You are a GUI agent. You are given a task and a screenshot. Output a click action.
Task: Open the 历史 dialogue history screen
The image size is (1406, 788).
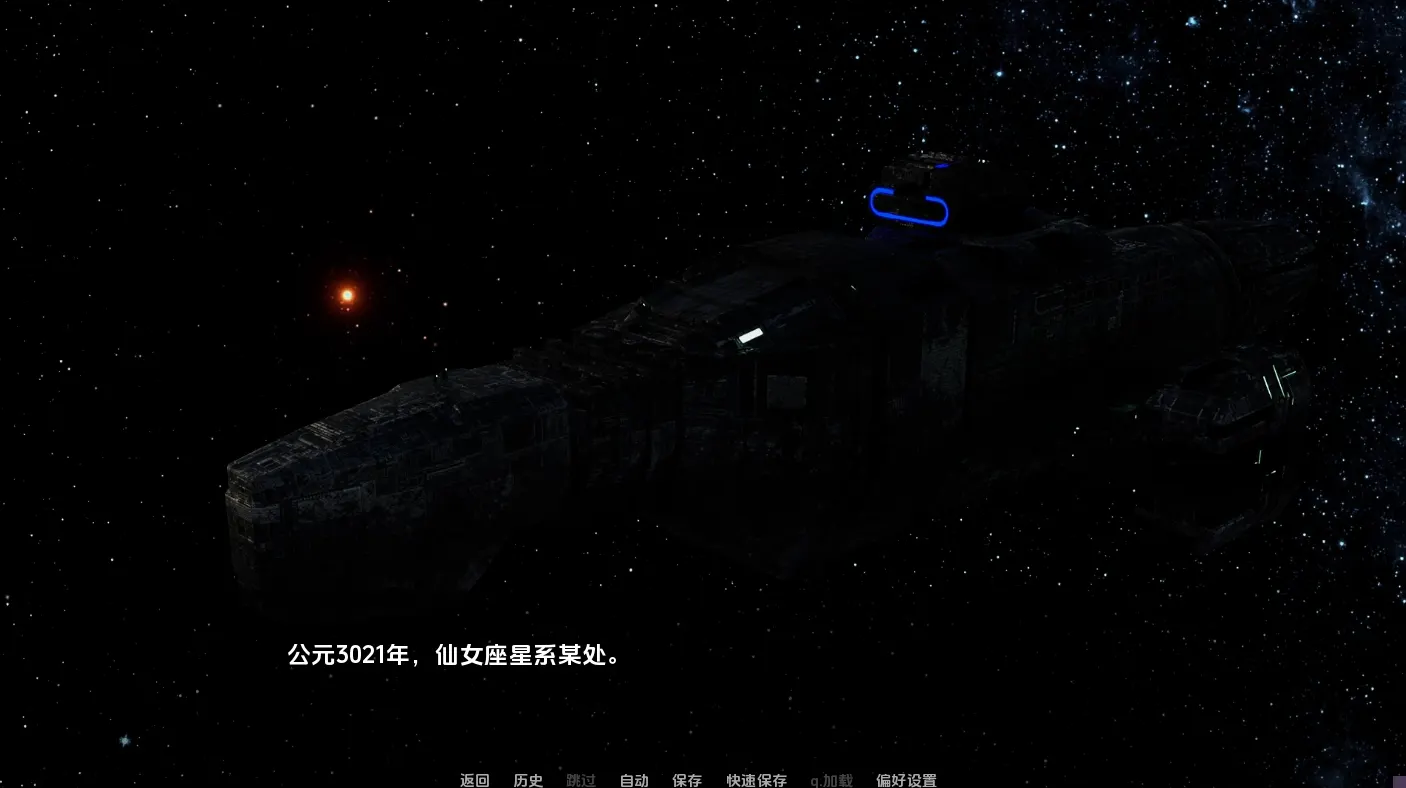click(527, 780)
